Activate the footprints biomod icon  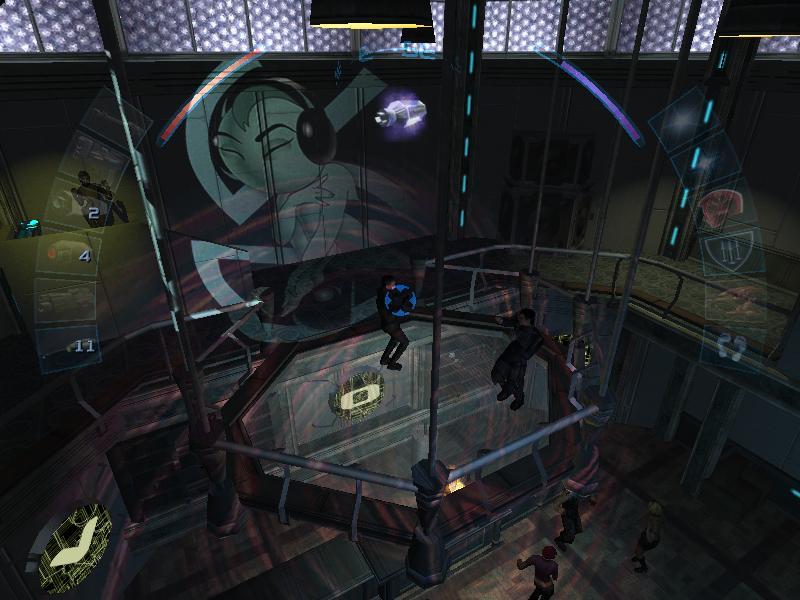732,347
